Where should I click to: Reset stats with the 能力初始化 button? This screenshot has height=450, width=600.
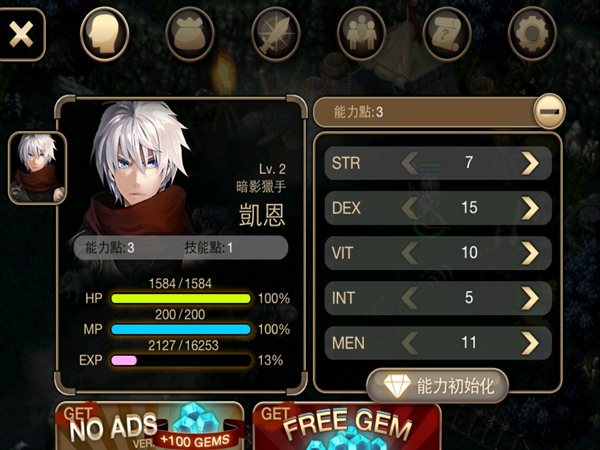438,385
